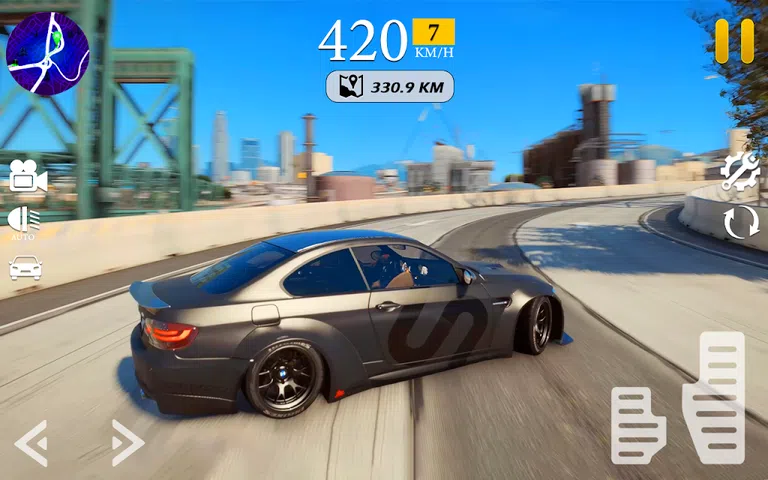Tap the 330.9 KM map distance badge
768x480 pixels.
pyautogui.click(x=390, y=87)
